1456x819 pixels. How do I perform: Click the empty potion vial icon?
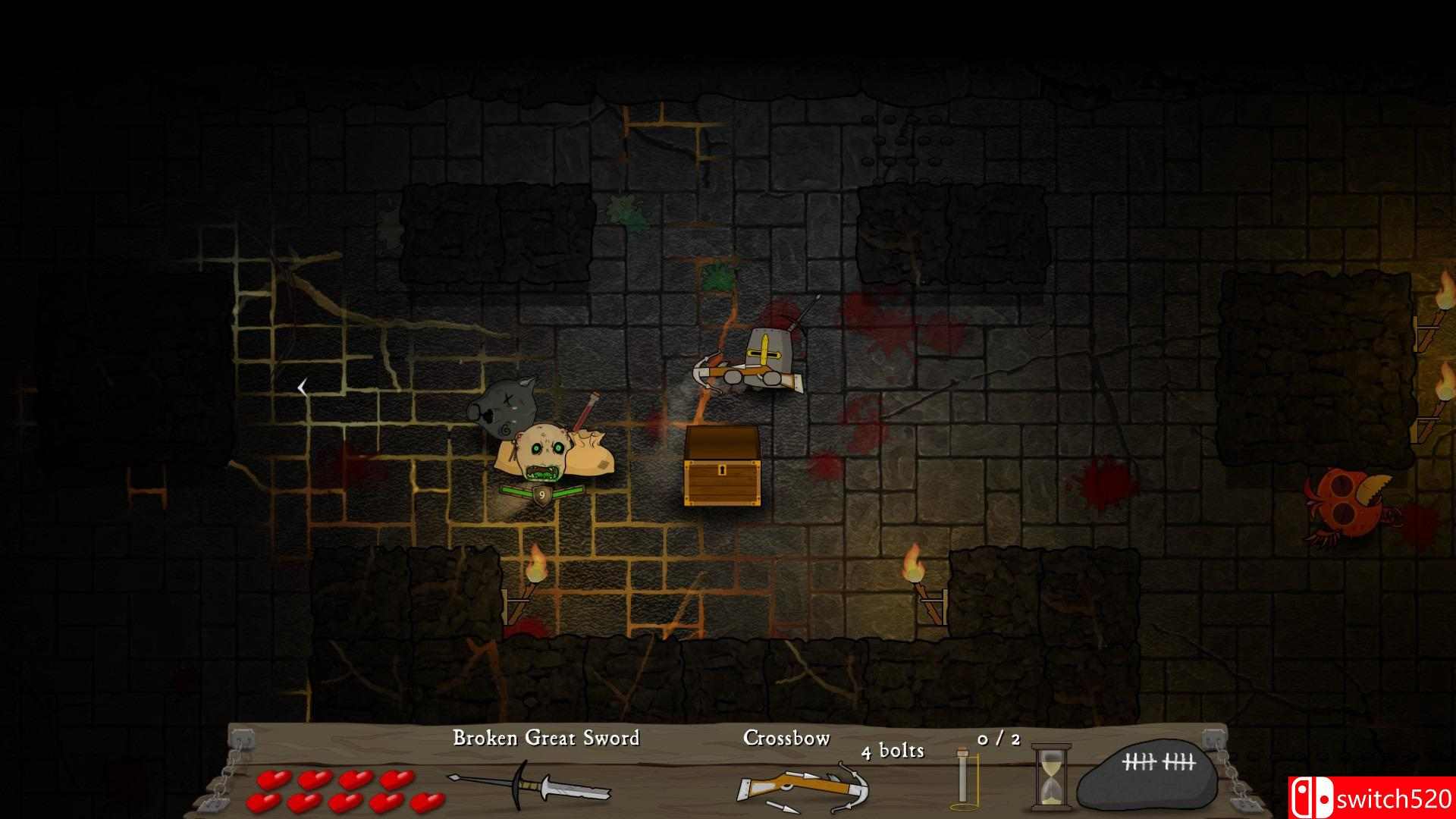964,777
